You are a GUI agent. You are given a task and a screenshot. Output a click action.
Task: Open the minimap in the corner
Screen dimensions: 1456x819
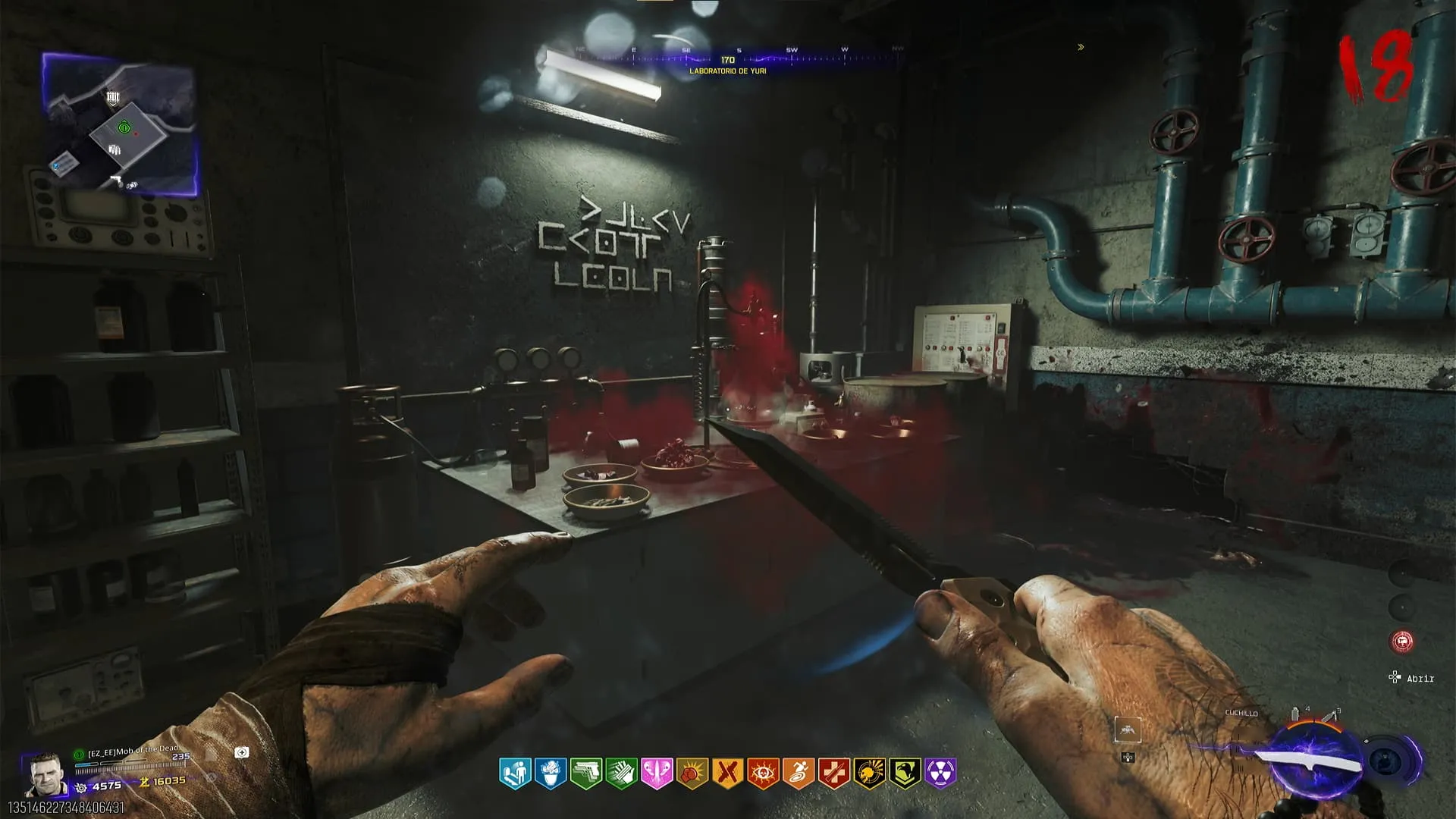[121, 125]
